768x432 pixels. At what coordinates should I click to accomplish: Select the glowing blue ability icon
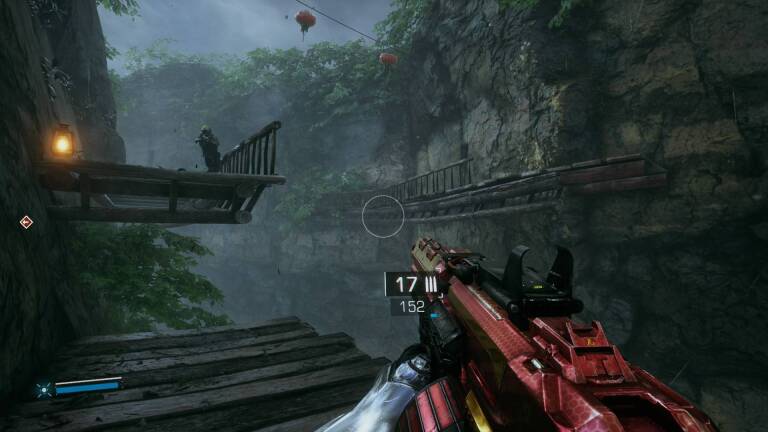(x=43, y=389)
